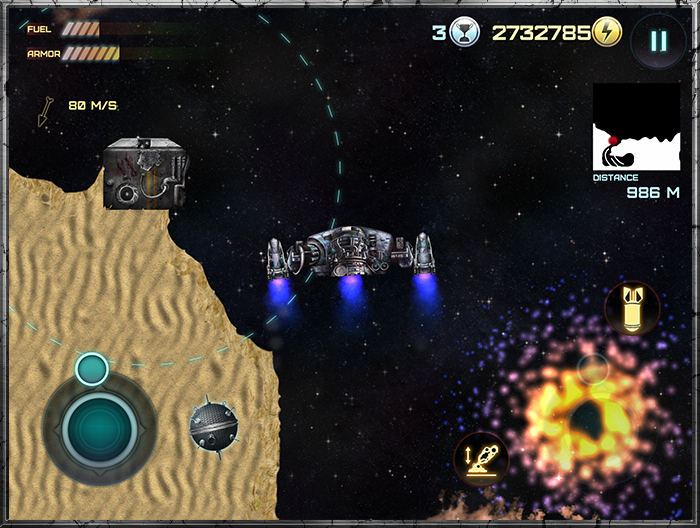The width and height of the screenshot is (700, 528).
Task: Click the distance minimap
Action: (636, 126)
